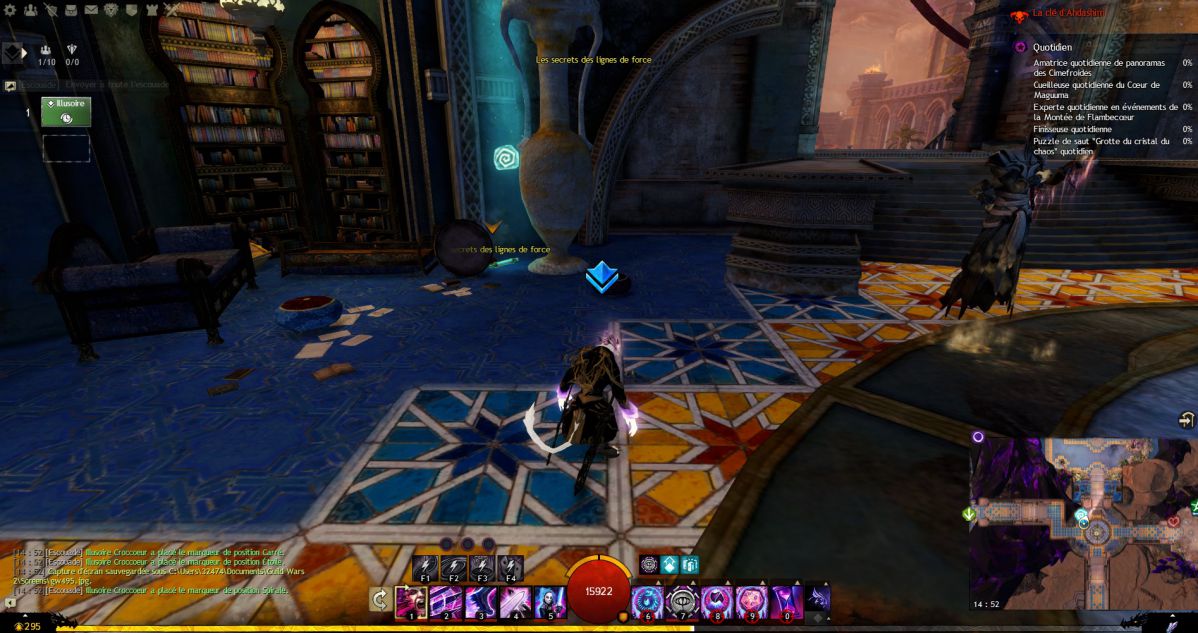Use weapon skill 5 with the phantom figure

click(551, 602)
